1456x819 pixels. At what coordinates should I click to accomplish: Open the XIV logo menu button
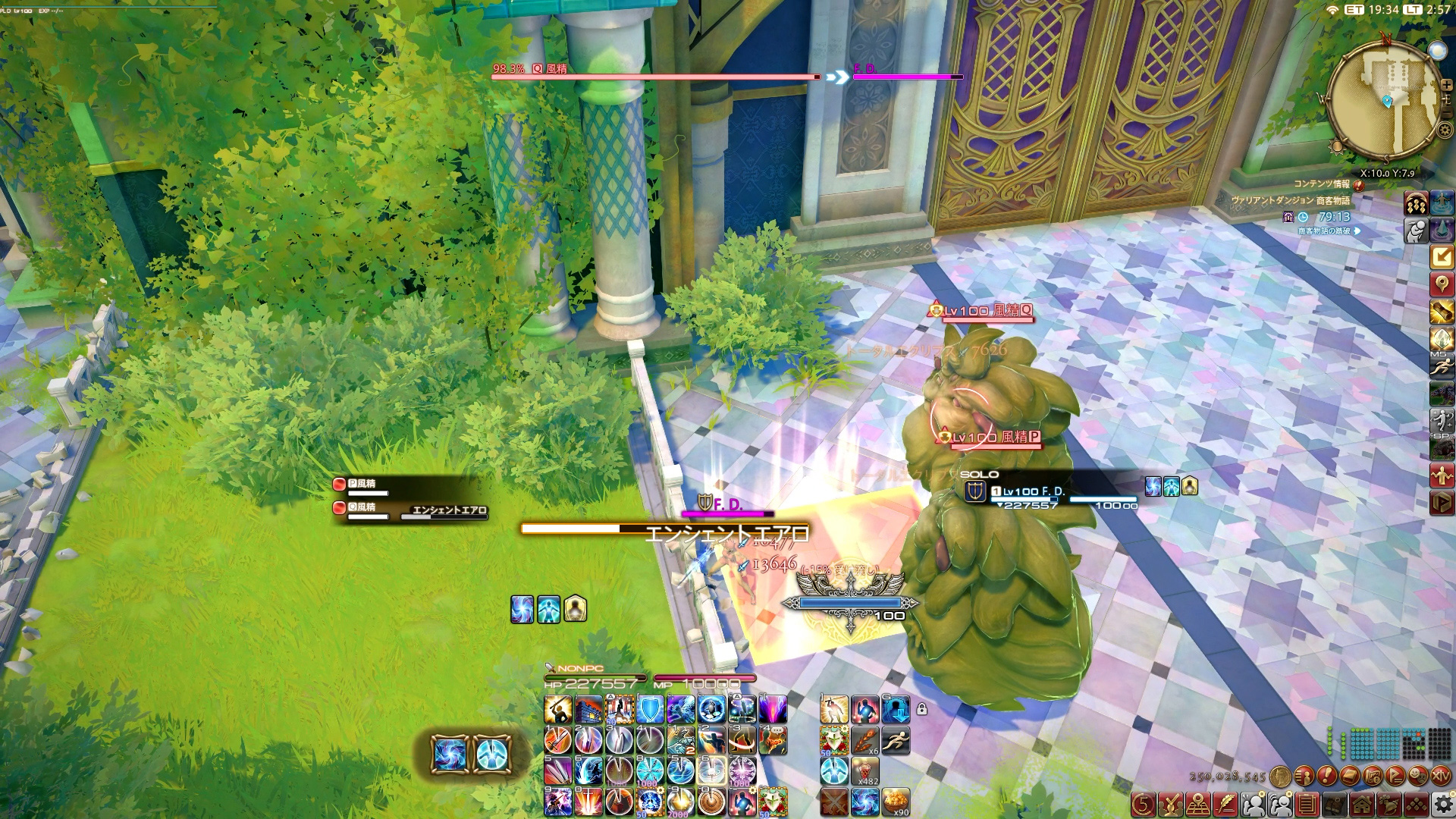(1440, 776)
